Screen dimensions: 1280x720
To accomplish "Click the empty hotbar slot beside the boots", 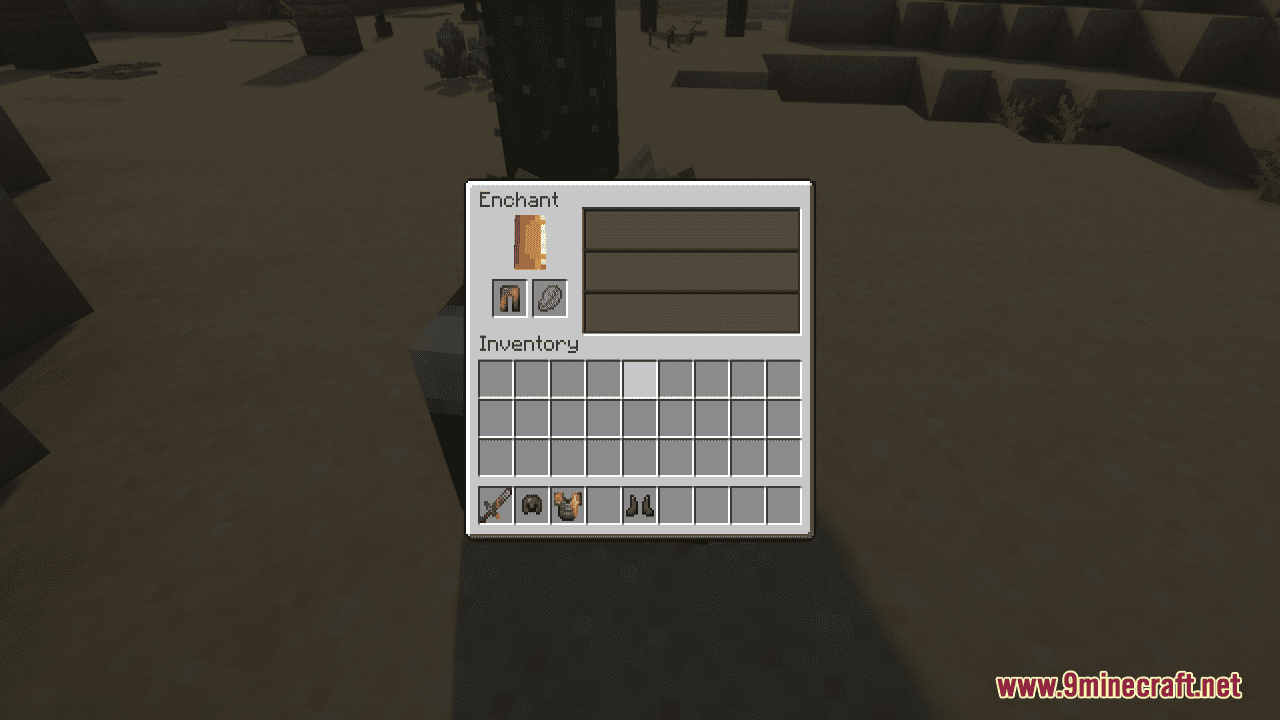I will pyautogui.click(x=674, y=506).
